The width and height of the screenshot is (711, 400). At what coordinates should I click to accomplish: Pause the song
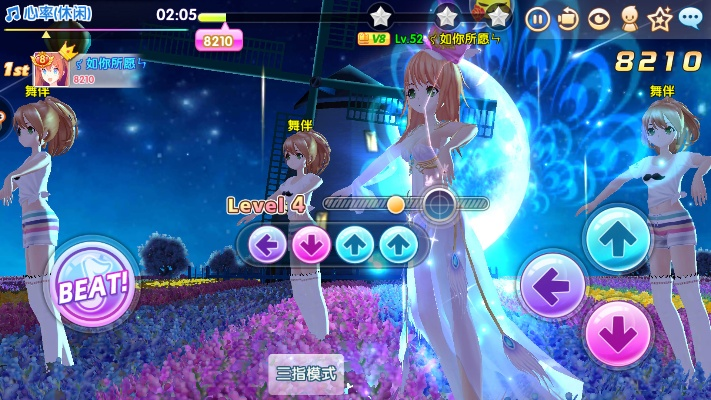[537, 18]
